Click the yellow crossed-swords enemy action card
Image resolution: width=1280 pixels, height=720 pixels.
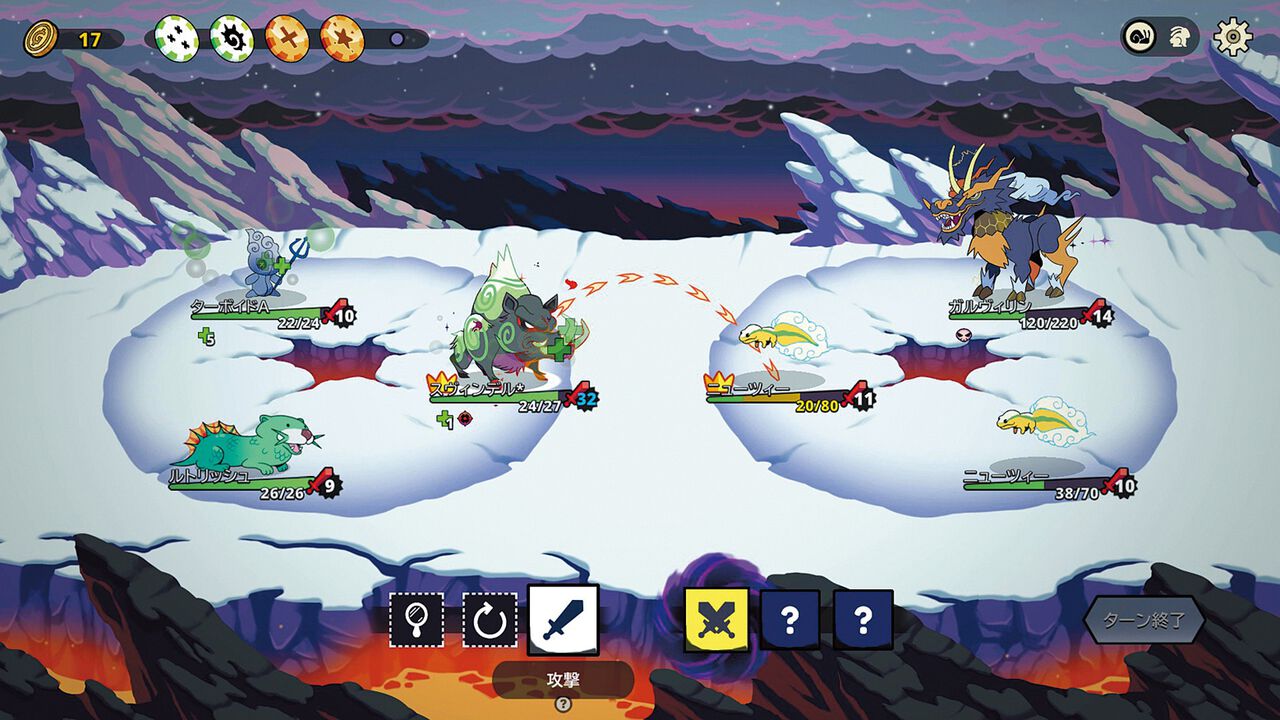coord(716,620)
